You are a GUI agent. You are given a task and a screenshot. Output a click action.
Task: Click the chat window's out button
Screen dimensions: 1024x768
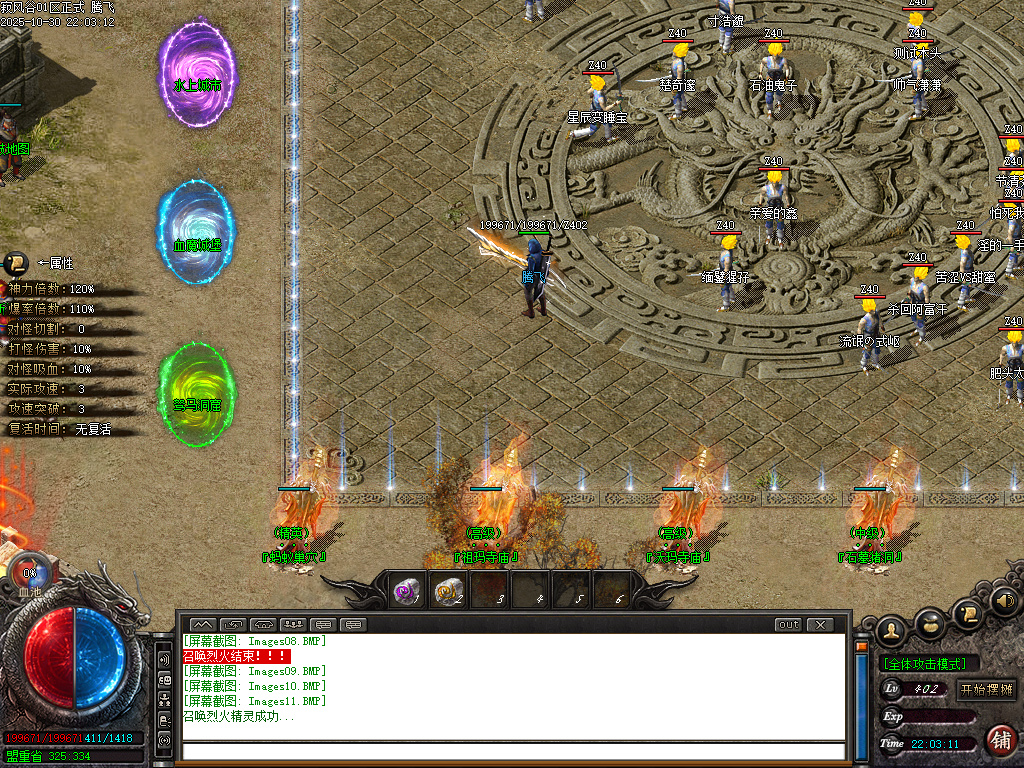789,625
